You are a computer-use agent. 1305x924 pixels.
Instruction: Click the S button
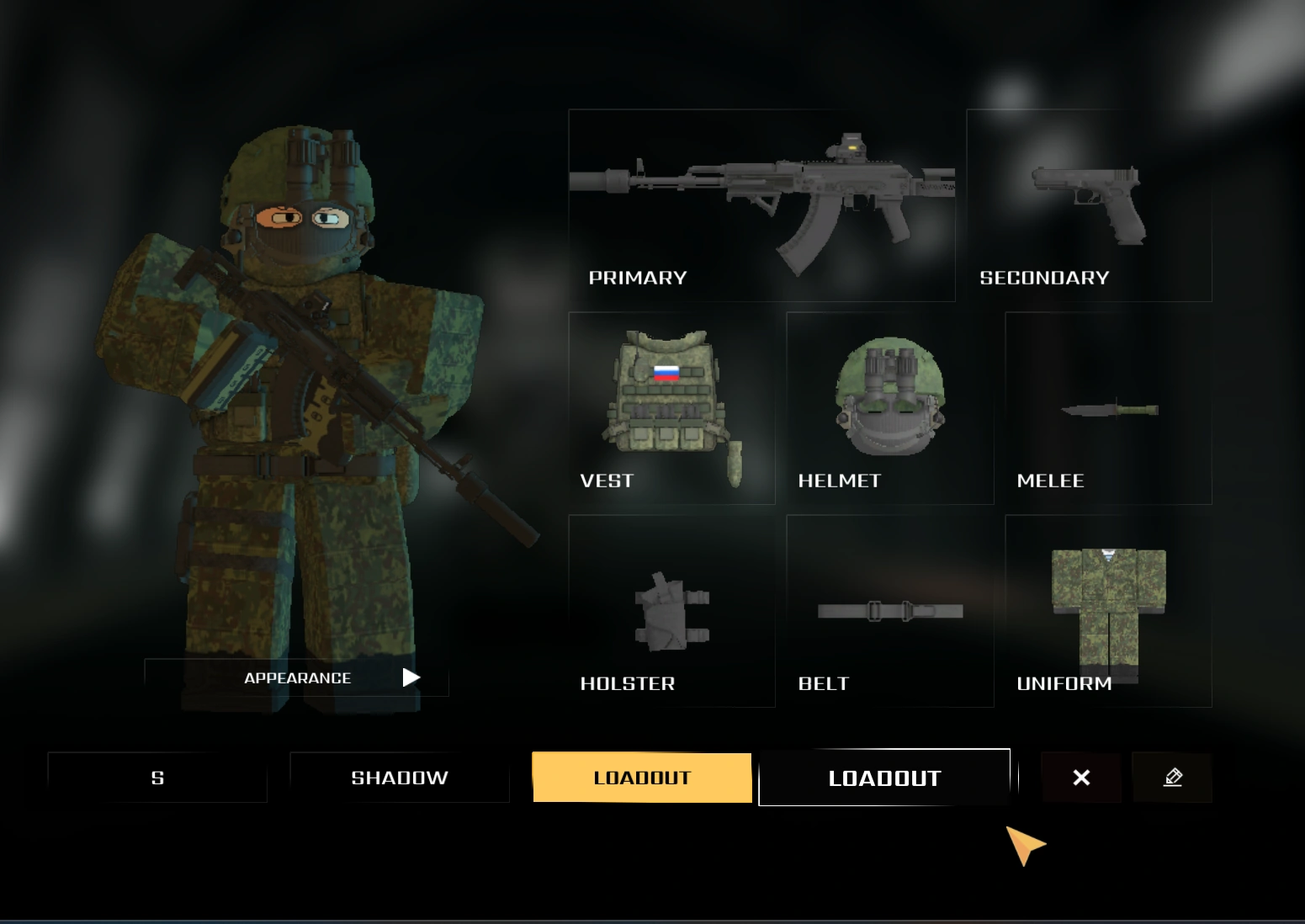pyautogui.click(x=156, y=777)
